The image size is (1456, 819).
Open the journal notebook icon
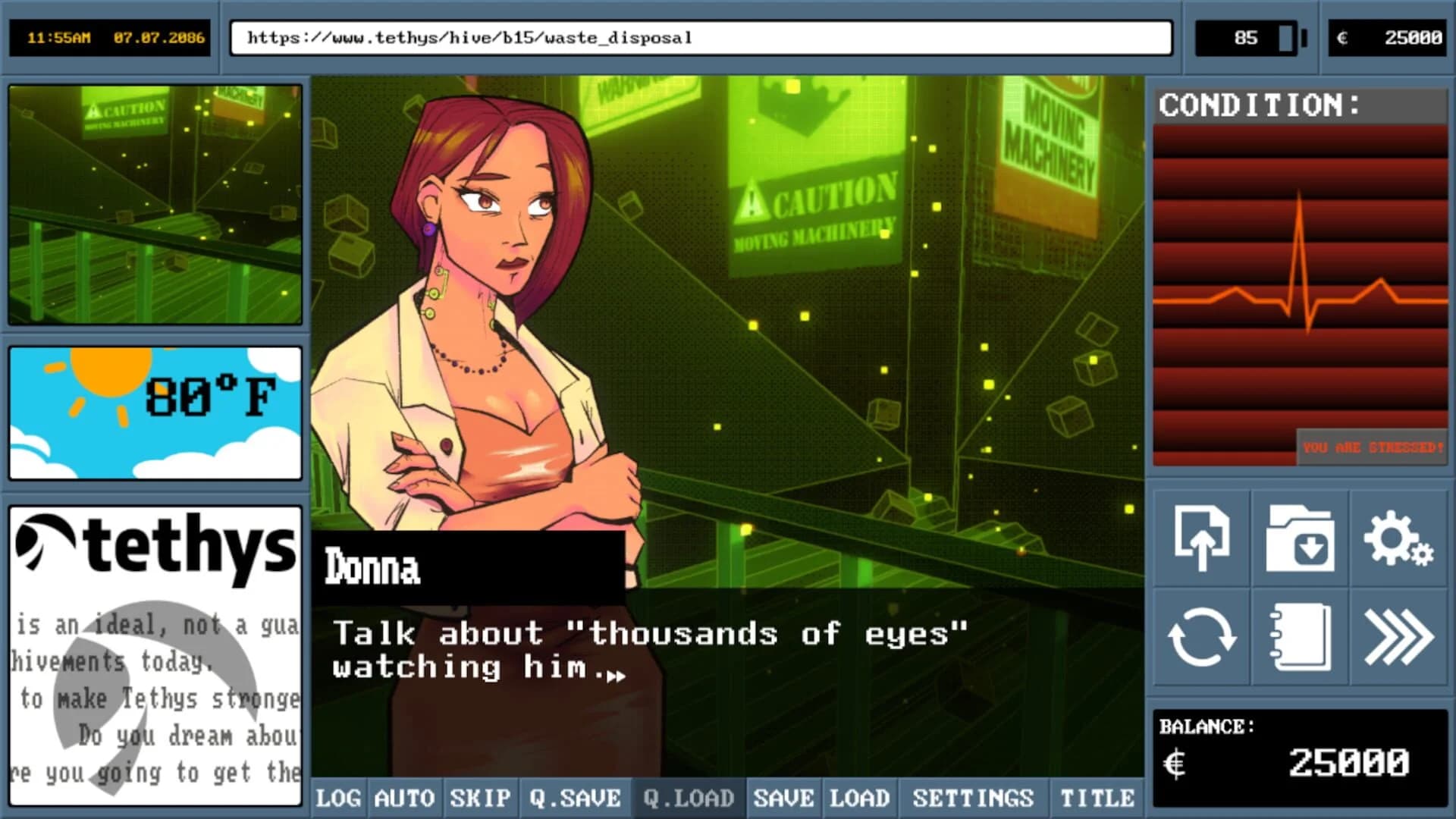pyautogui.click(x=1300, y=637)
